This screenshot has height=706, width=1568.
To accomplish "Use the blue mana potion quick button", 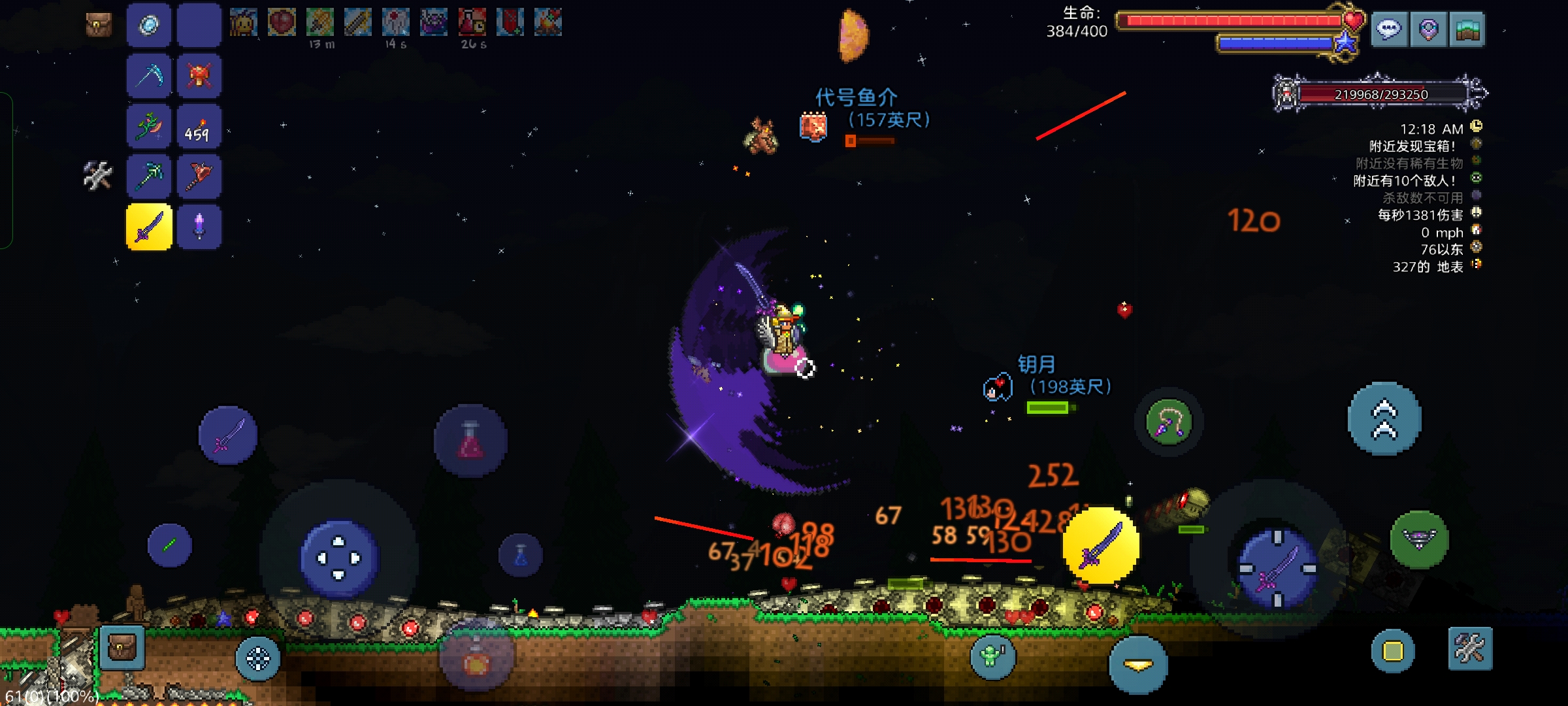I will coord(521,556).
